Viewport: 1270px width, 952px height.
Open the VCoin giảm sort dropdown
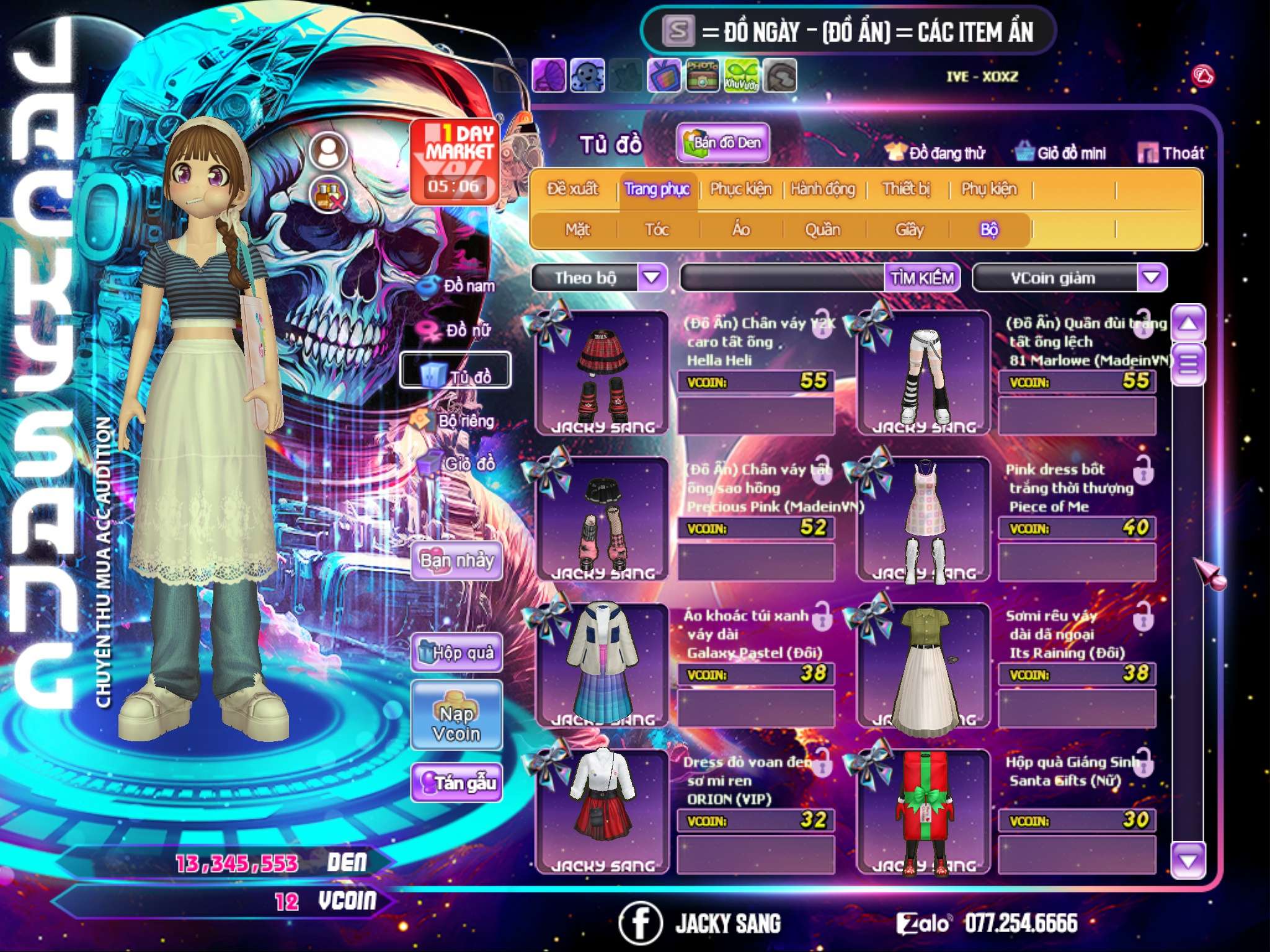[1152, 277]
